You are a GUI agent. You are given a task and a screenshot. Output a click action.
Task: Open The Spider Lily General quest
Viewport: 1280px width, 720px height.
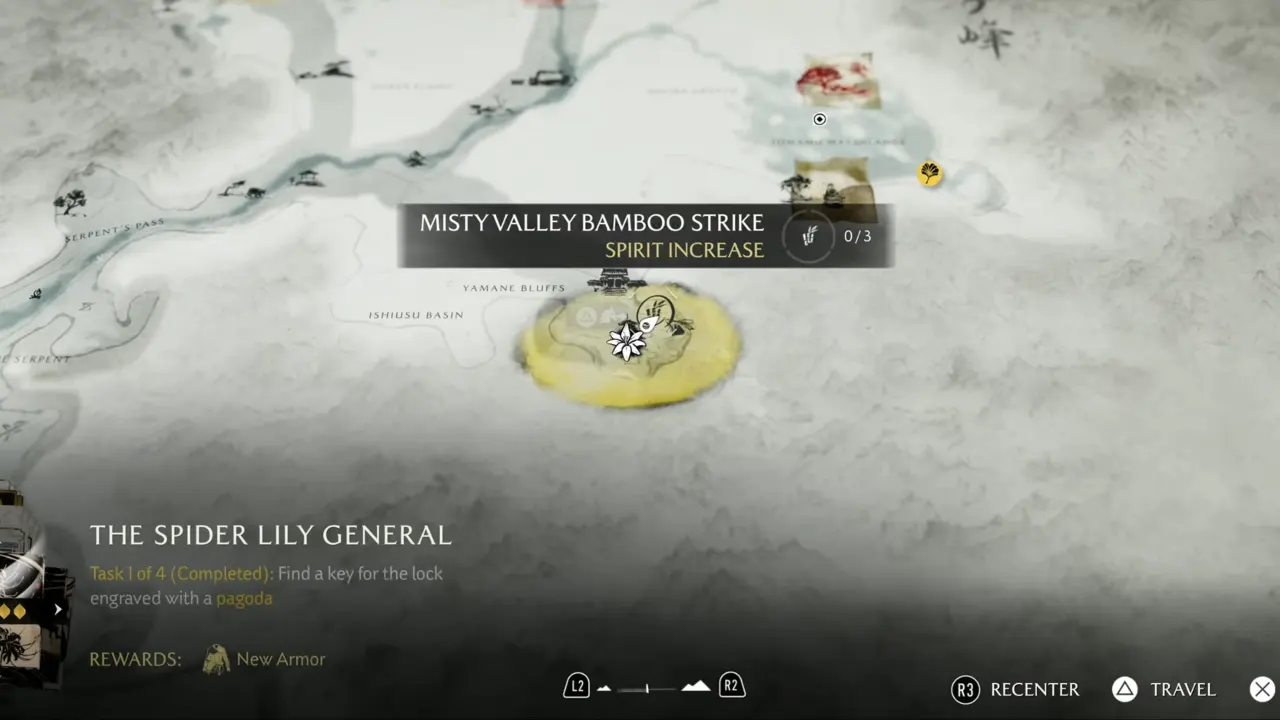point(270,535)
